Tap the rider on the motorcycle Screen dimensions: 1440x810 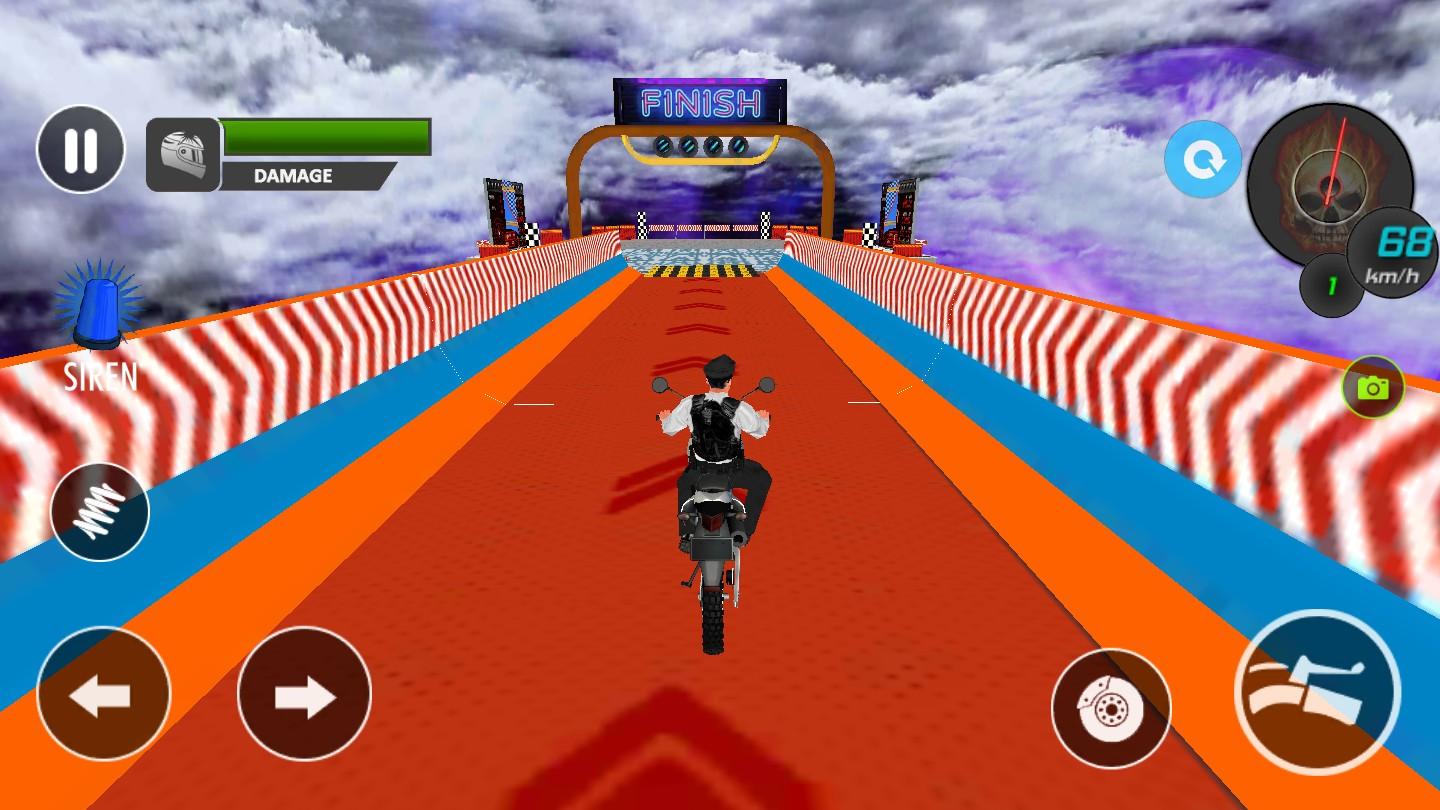(712, 430)
